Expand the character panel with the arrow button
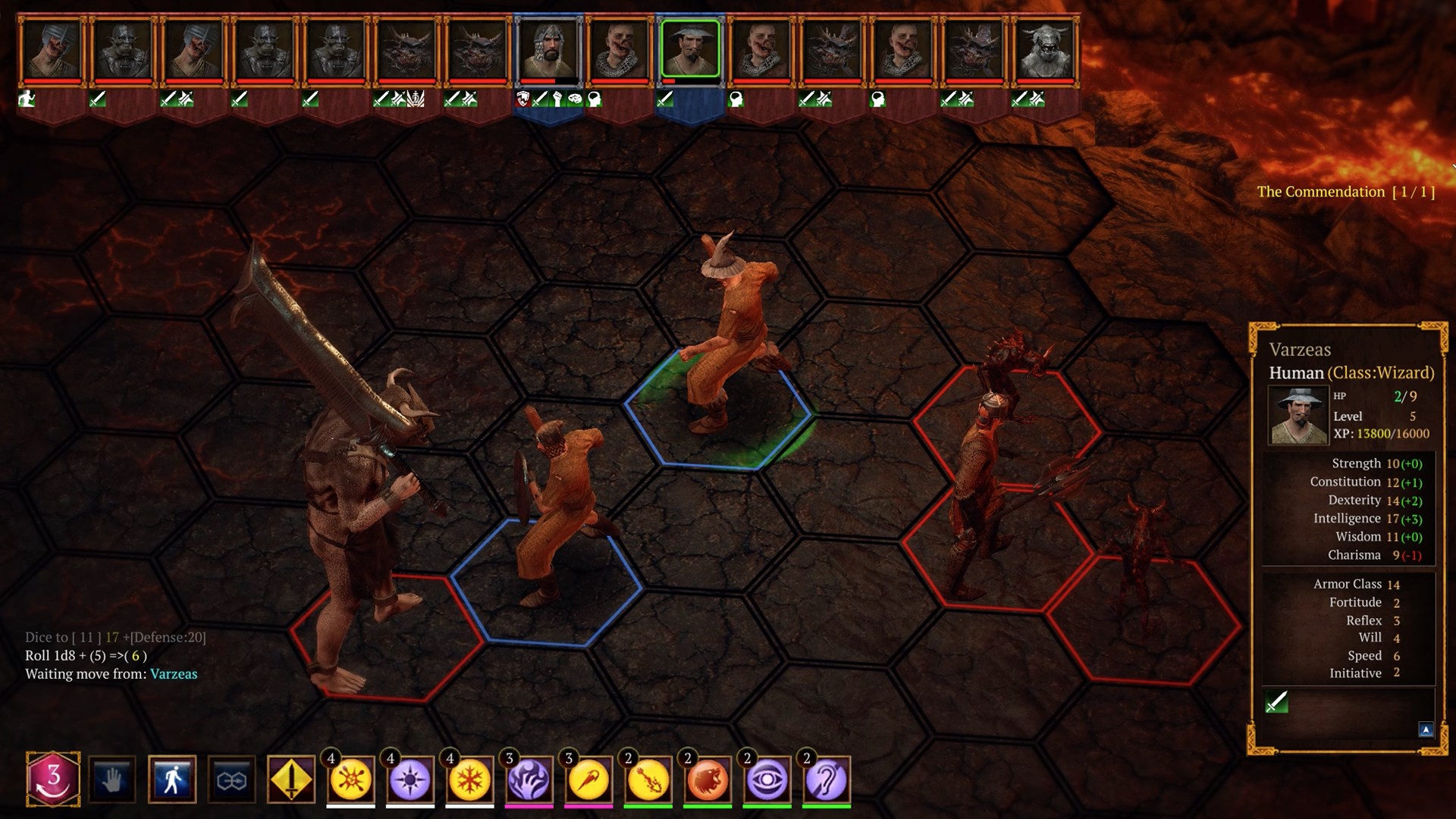The height and width of the screenshot is (819, 1456). (1426, 730)
